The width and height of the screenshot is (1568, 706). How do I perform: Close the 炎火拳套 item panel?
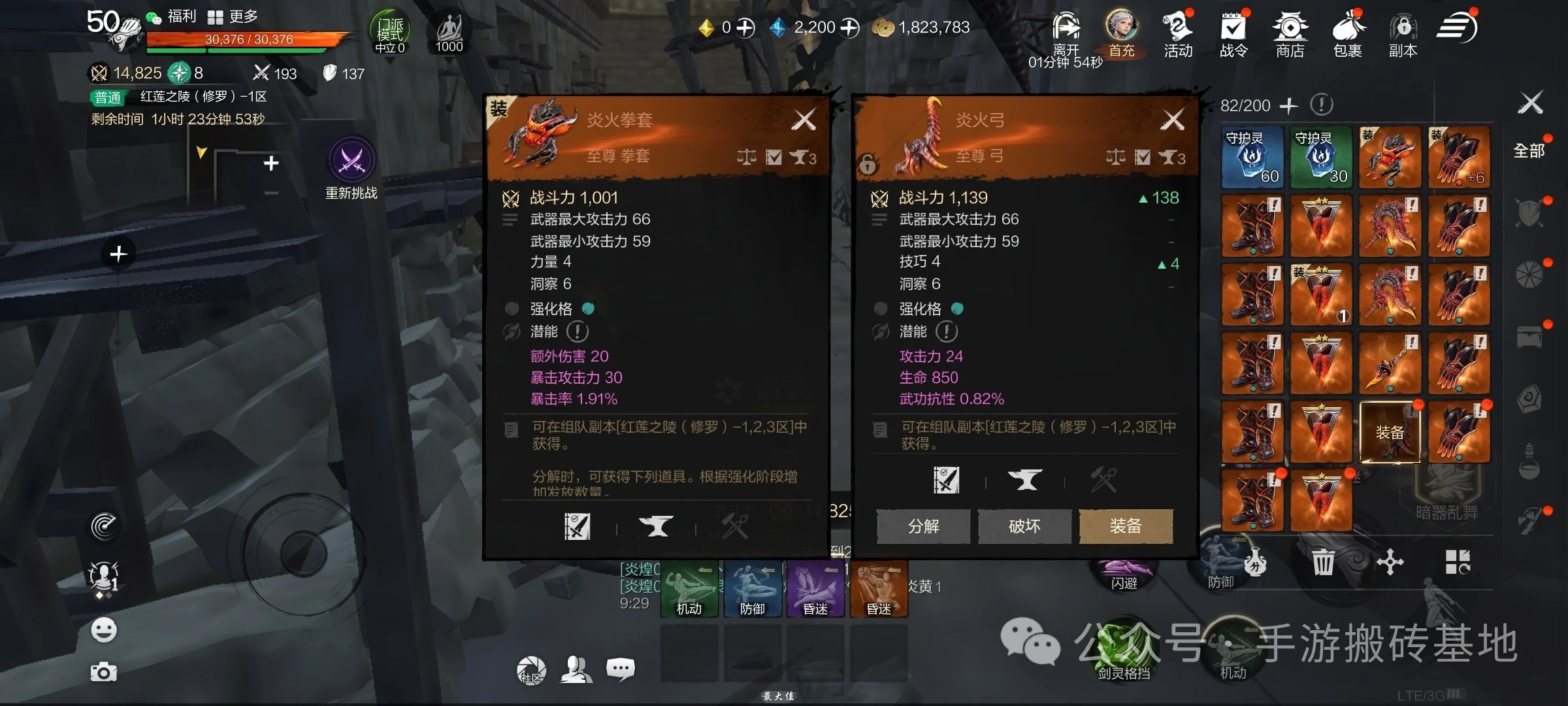click(804, 120)
